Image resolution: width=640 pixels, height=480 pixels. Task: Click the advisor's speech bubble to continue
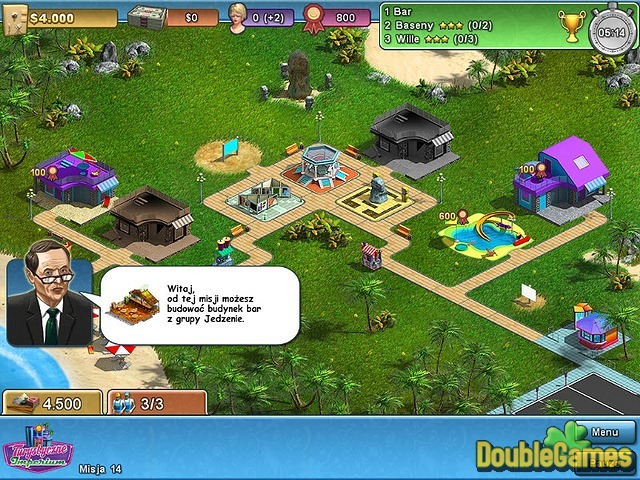coord(200,305)
